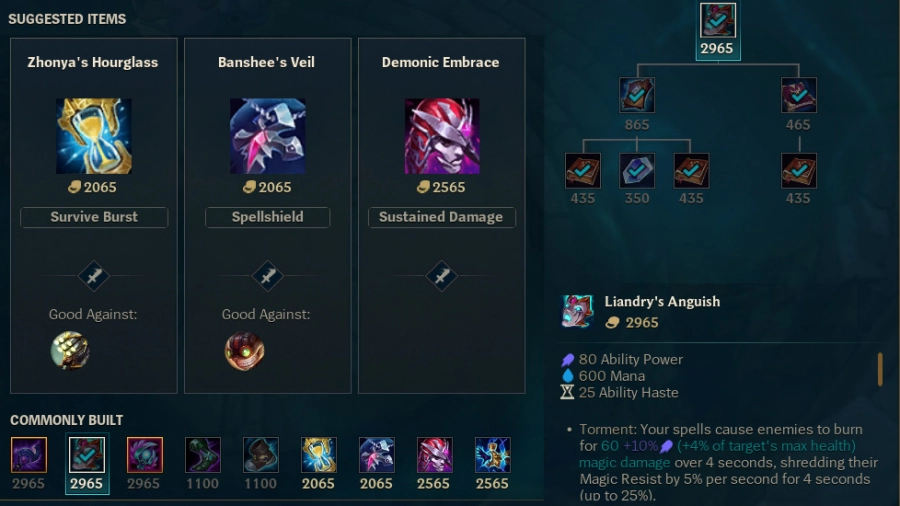
Task: Choose the first Commonly Built item with the purple icon
Action: pyautogui.click(x=29, y=455)
